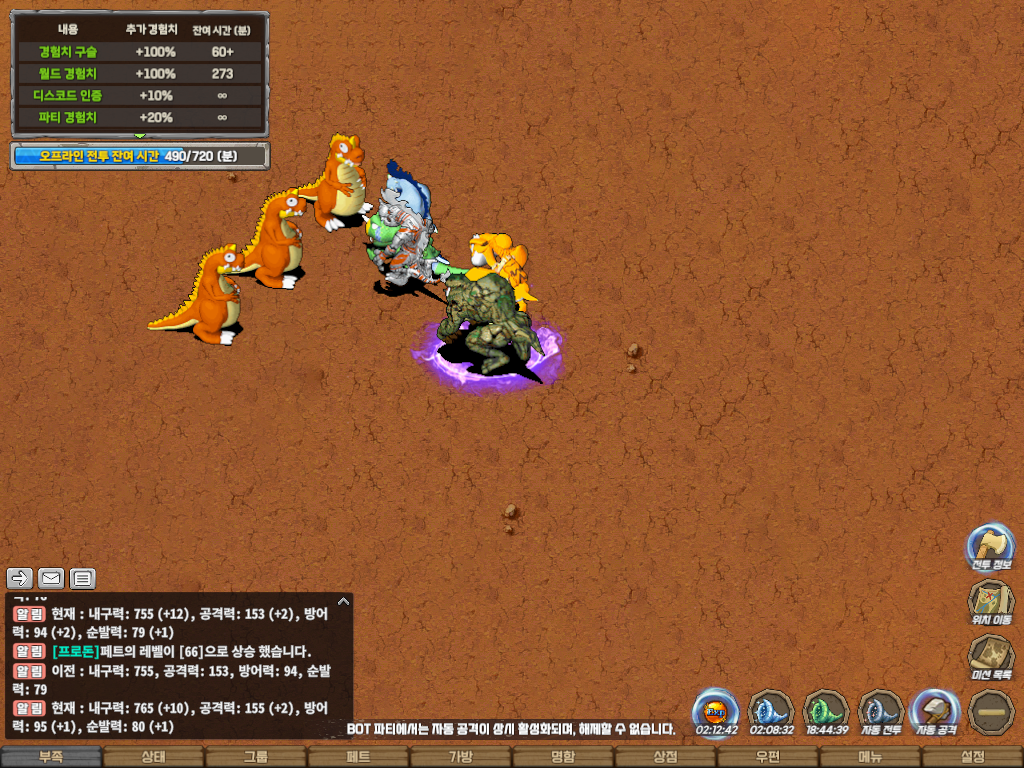This screenshot has width=1024, height=768.
Task: Open the 부족 (Tribe) tab
Action: tap(51, 757)
